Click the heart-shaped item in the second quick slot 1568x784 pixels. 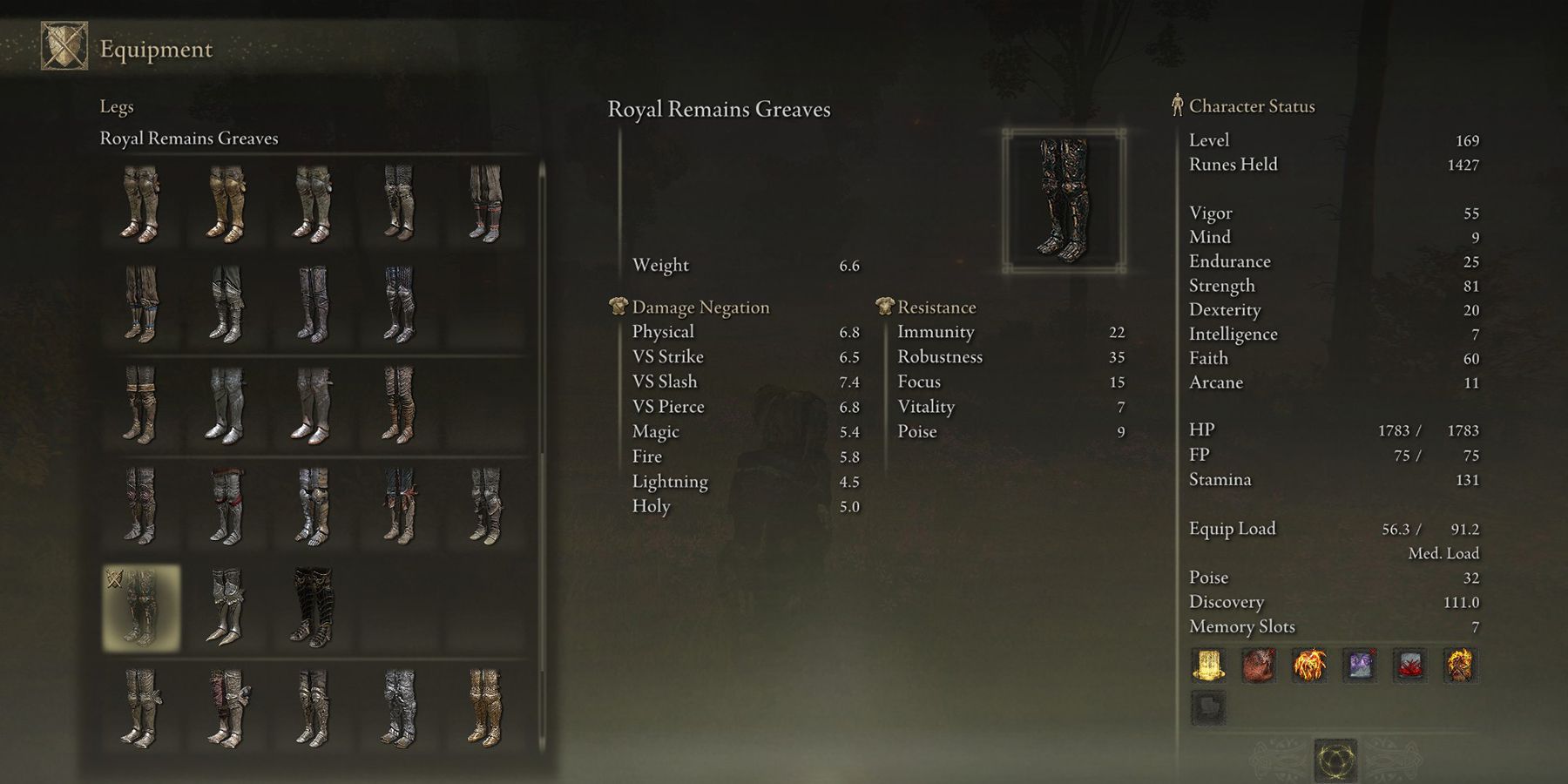[1260, 666]
